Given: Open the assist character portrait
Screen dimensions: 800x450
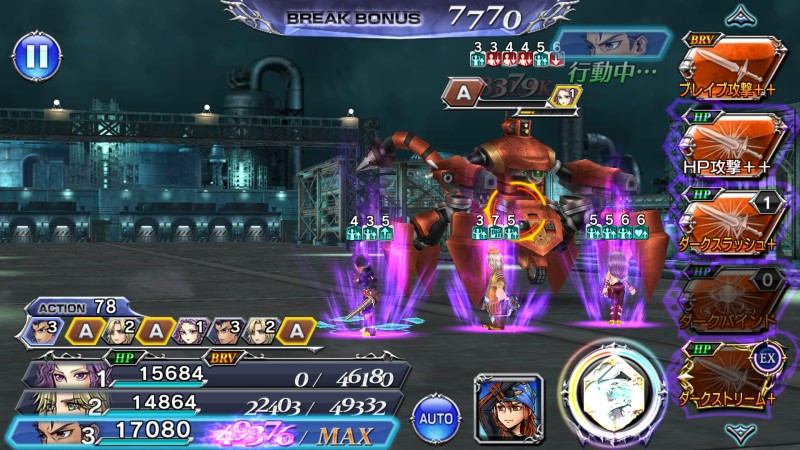Looking at the screenshot, I should click(x=508, y=408).
